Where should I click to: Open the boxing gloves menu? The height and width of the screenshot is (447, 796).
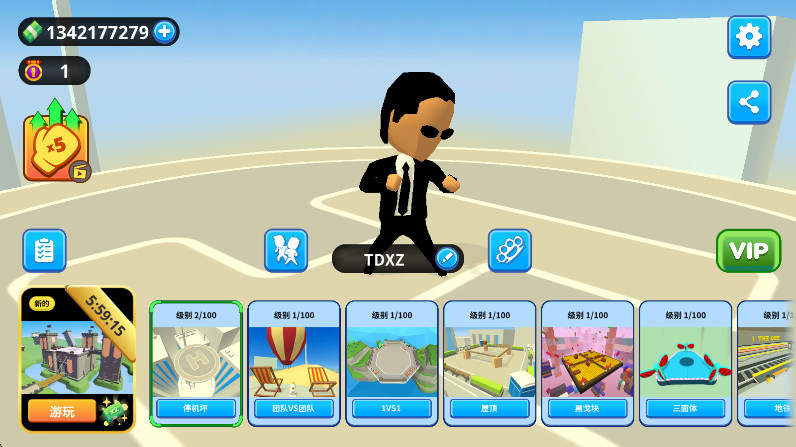286,250
